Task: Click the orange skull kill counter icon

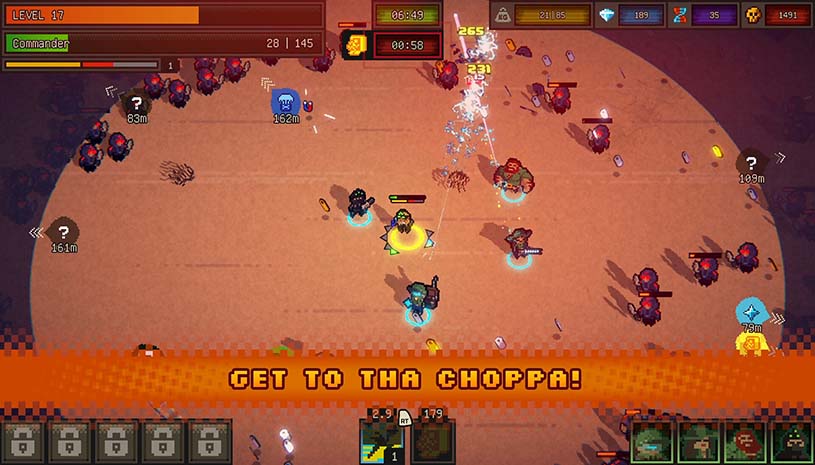Action: (753, 15)
